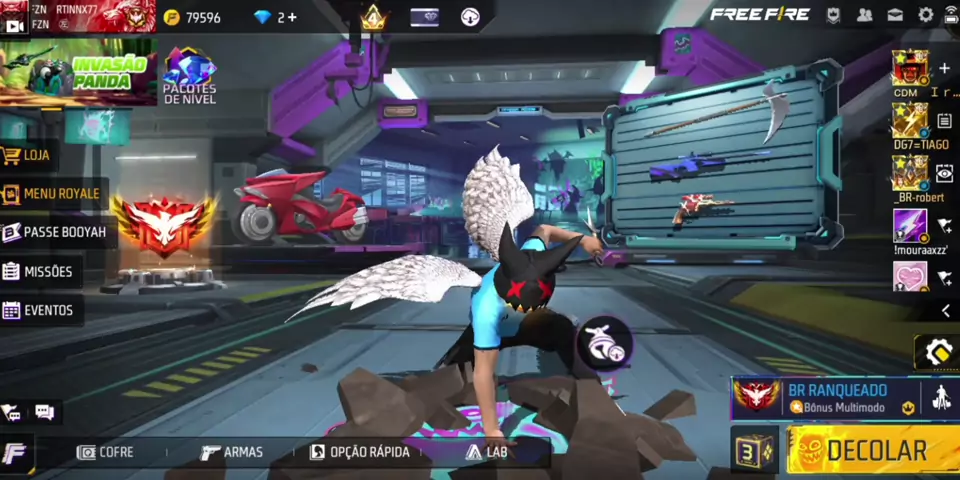Image resolution: width=960 pixels, height=480 pixels.
Task: Open the Opção Rápida tab
Action: (x=360, y=452)
